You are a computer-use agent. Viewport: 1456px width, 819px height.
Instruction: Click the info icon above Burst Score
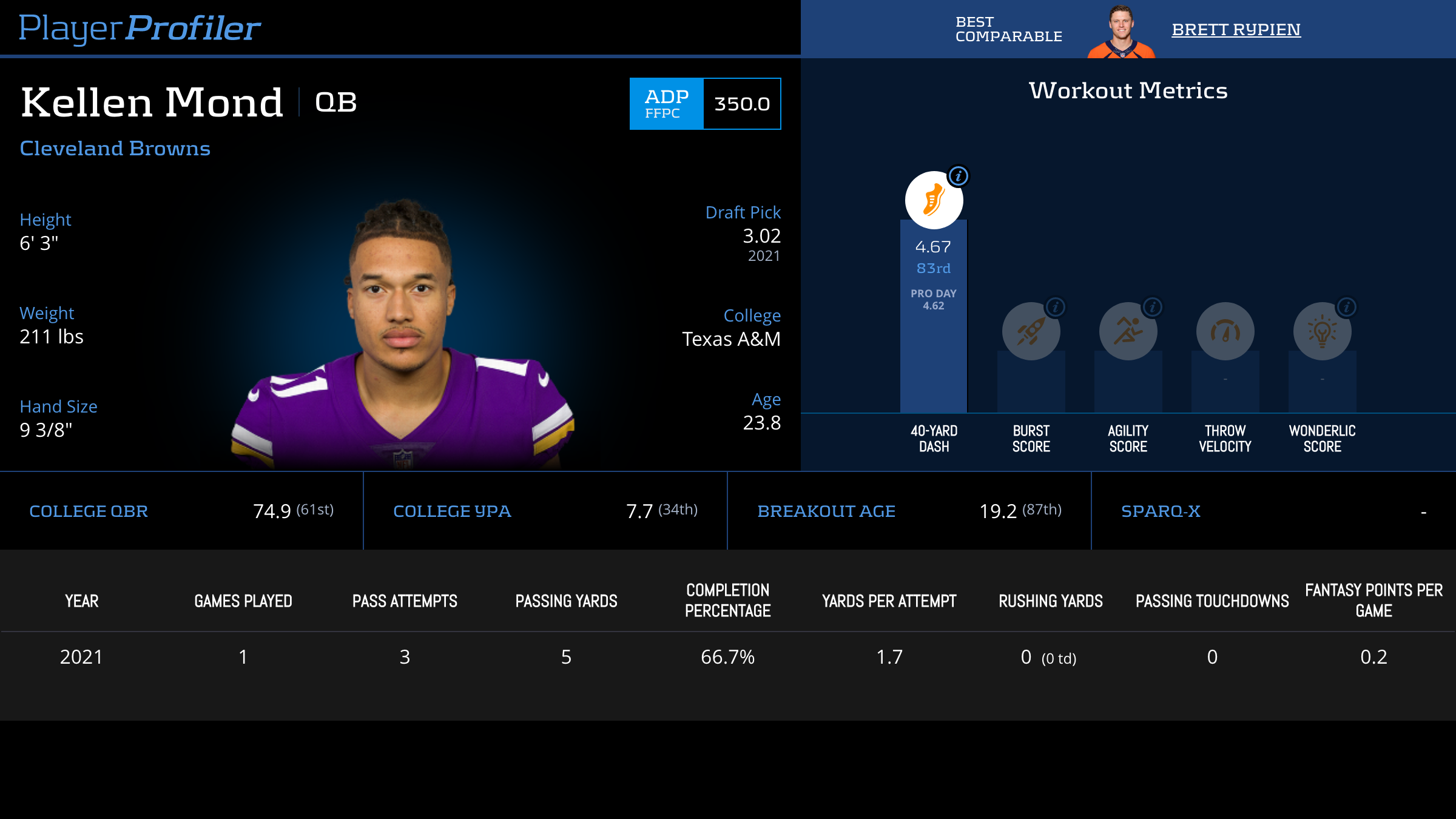1056,308
